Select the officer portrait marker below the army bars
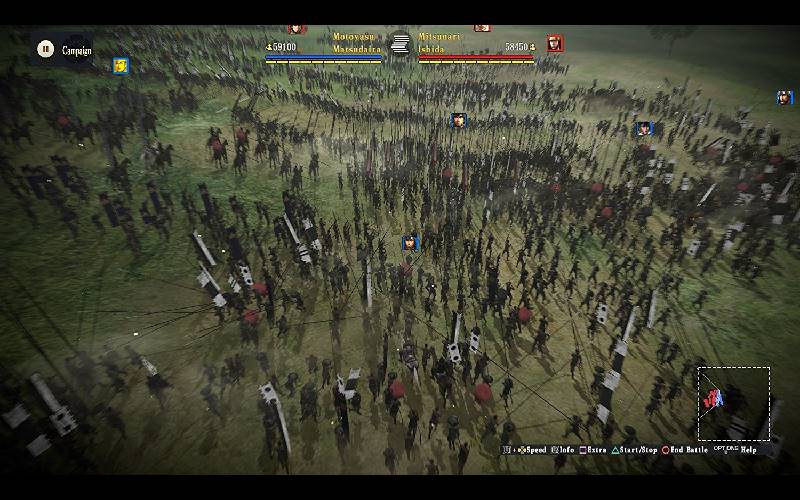Viewport: 800px width, 500px height. [x=459, y=120]
